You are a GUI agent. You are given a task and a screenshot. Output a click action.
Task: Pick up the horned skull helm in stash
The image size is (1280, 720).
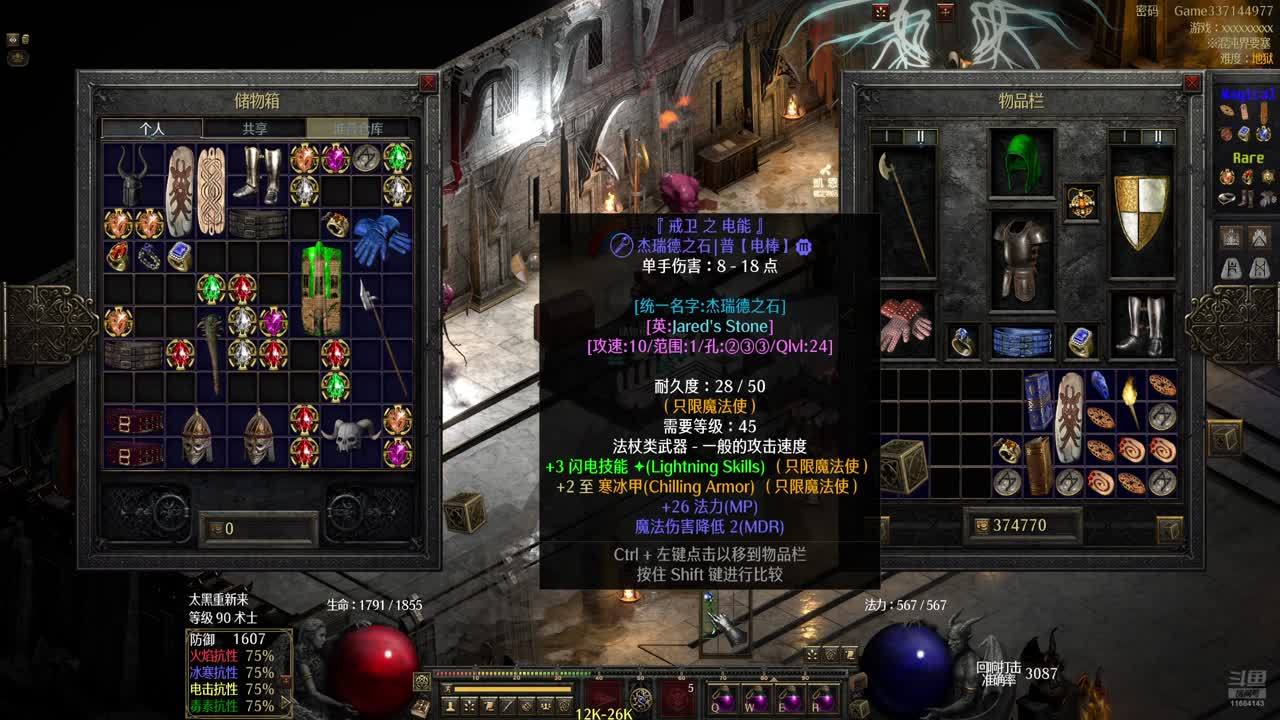click(350, 435)
